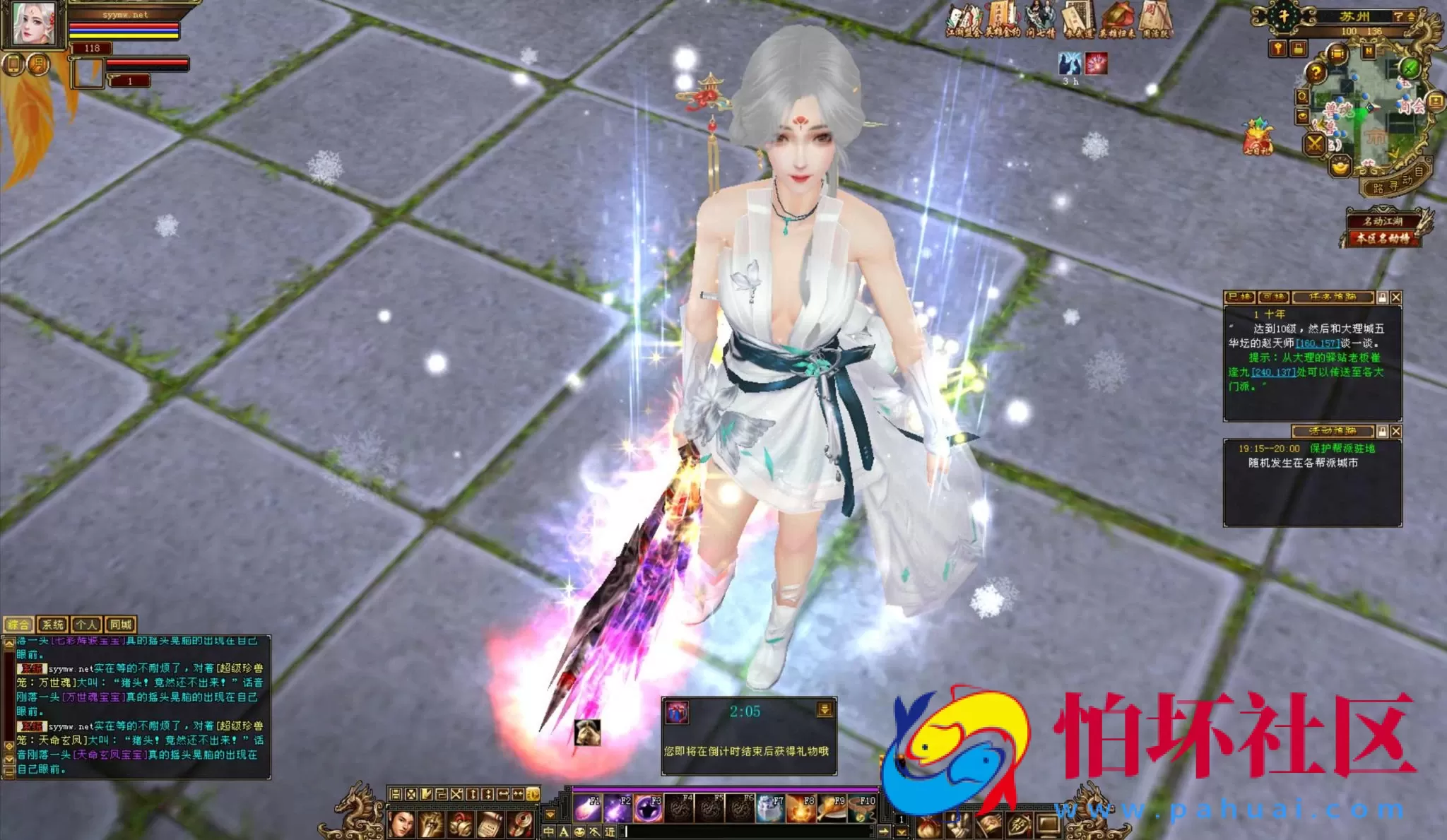The height and width of the screenshot is (840, 1447).
Task: Close the 活动 activity tracking panel
Action: pos(1395,432)
